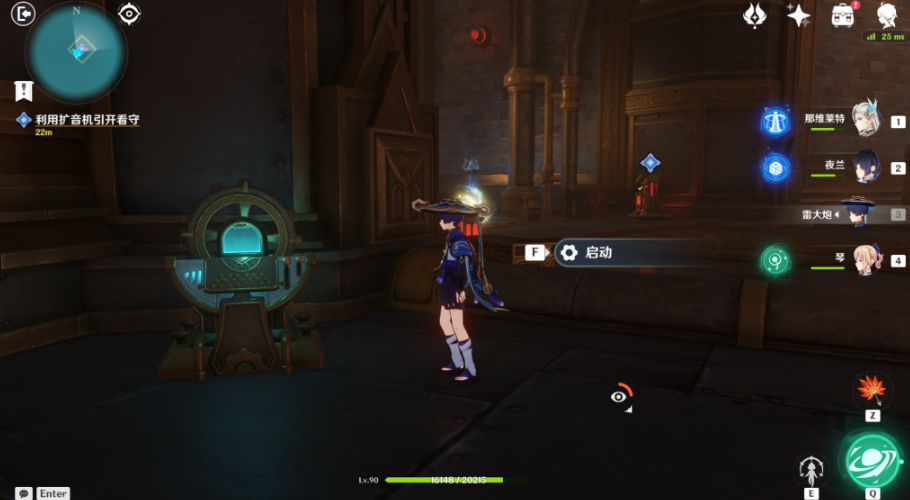
Task: Open the Paimon character menu icon
Action: (887, 14)
